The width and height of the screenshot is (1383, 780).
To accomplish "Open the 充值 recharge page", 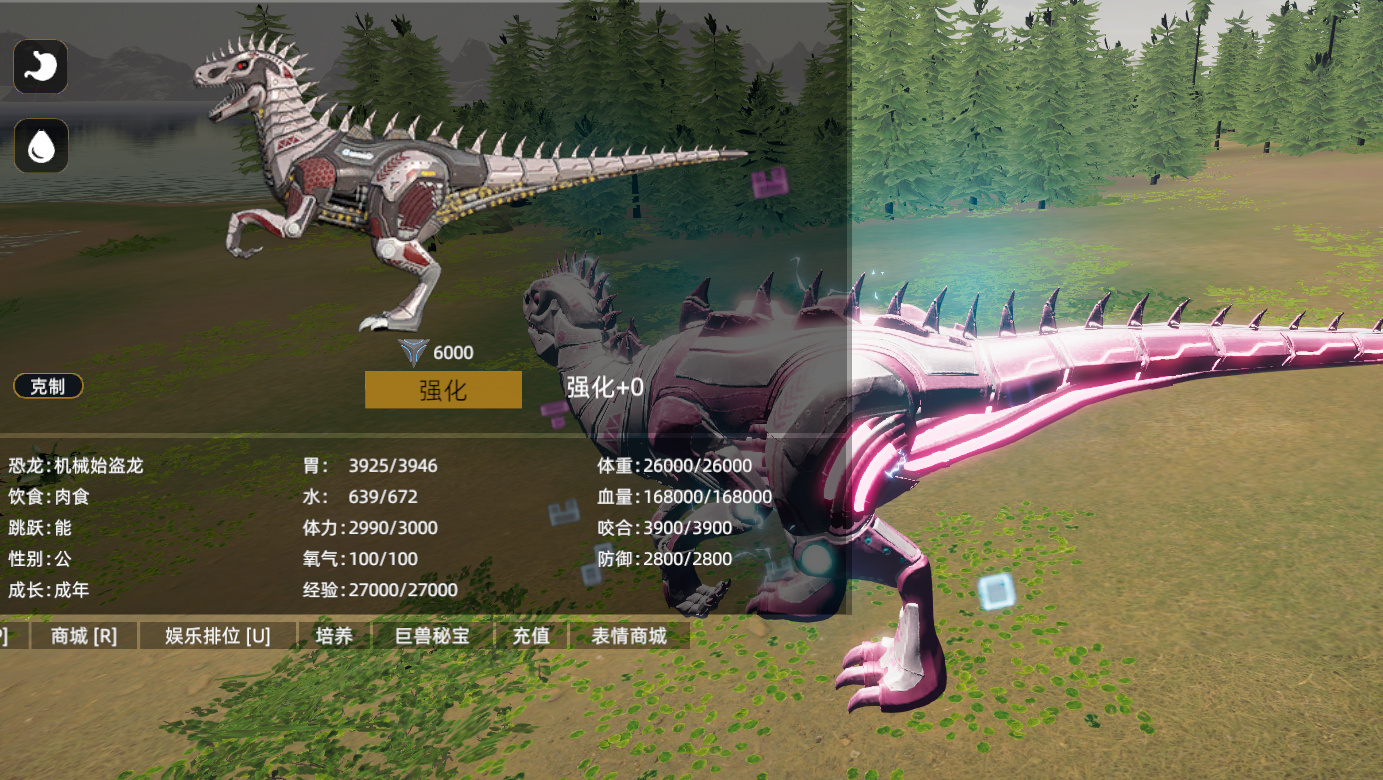I will tap(531, 636).
